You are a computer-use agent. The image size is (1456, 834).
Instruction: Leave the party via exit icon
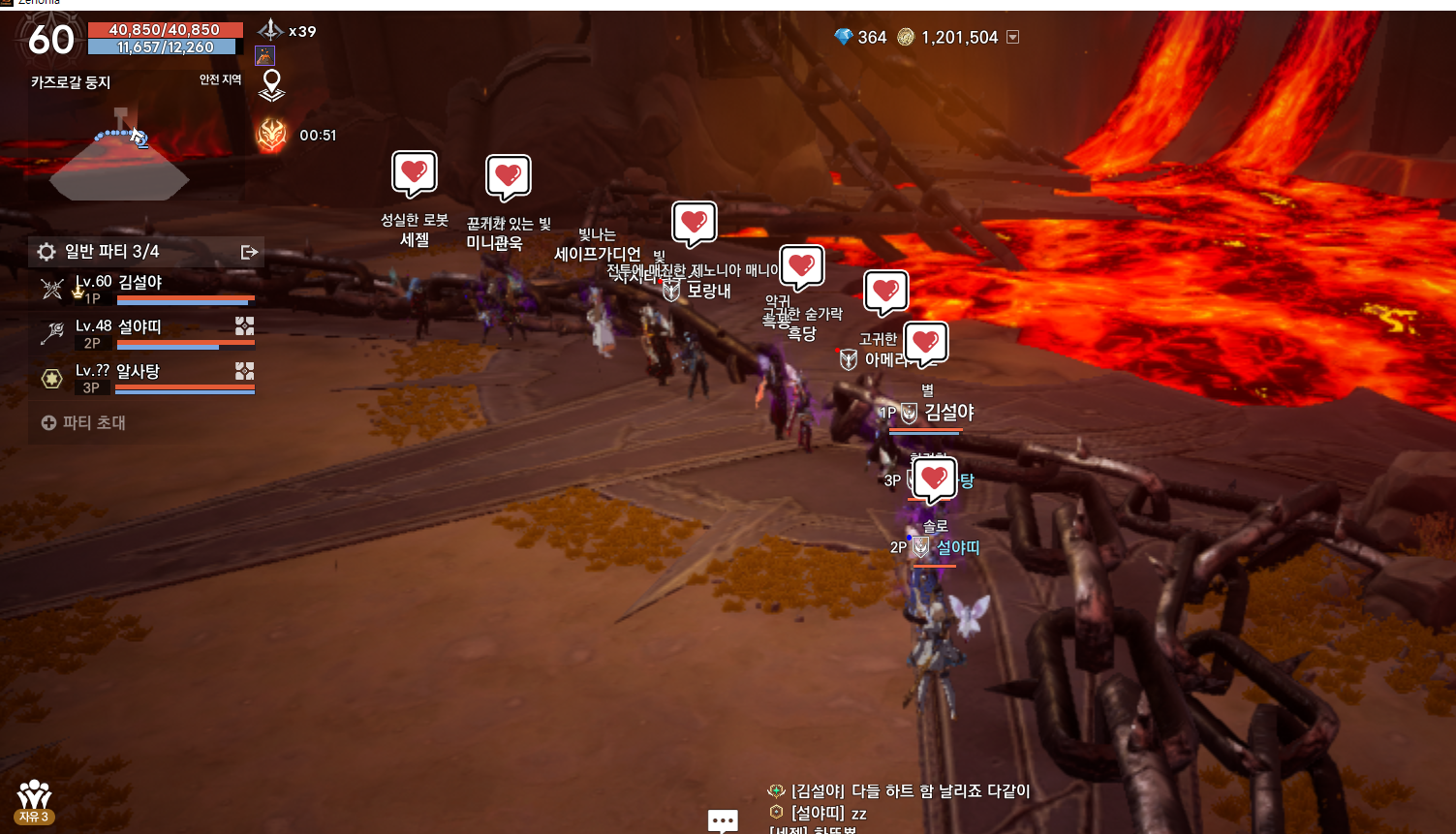tap(249, 253)
